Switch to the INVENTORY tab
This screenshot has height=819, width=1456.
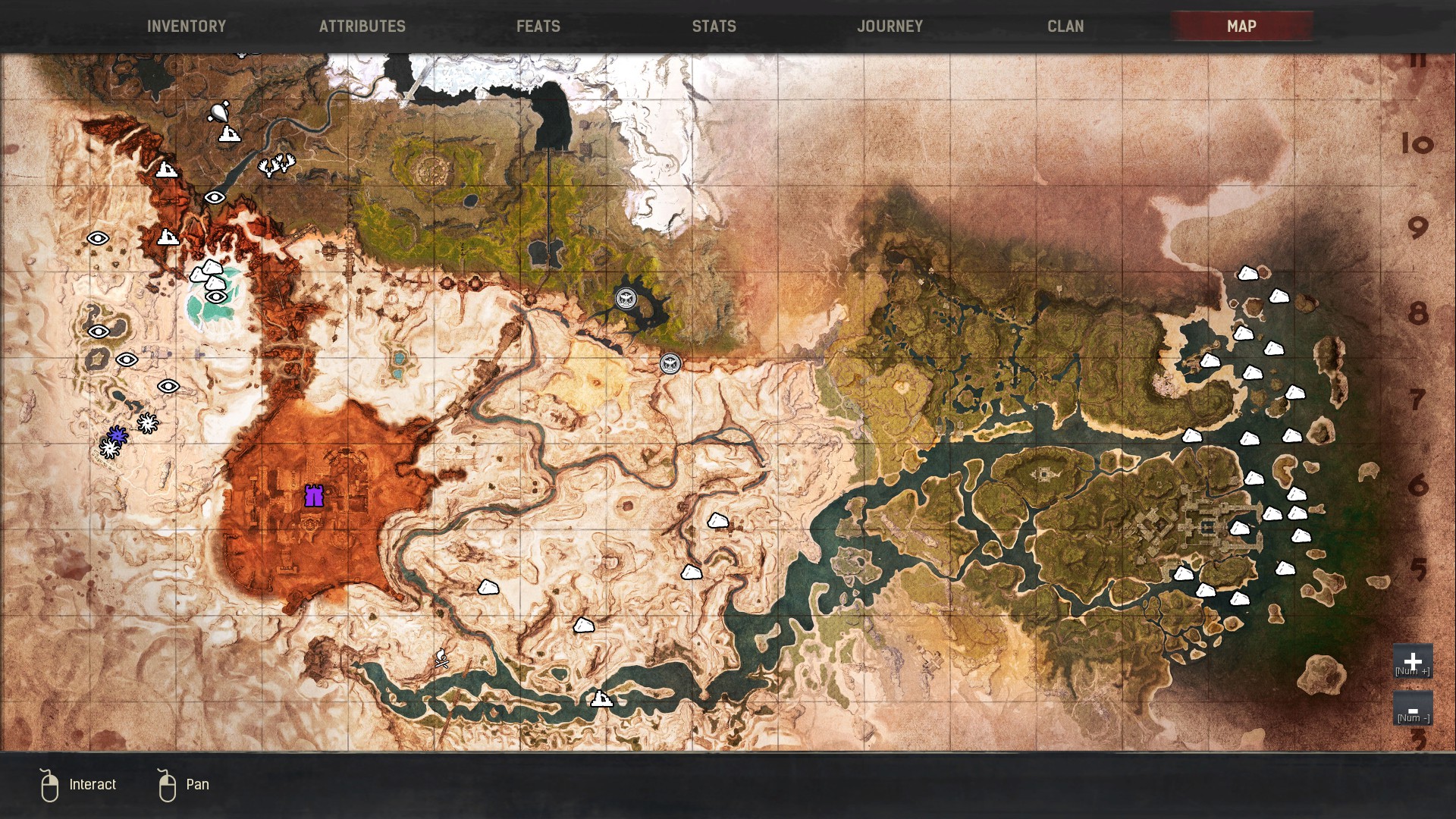(x=187, y=26)
